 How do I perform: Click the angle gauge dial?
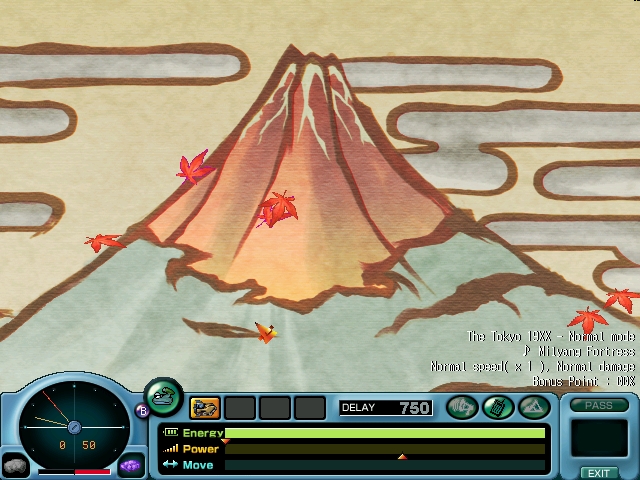(x=73, y=427)
